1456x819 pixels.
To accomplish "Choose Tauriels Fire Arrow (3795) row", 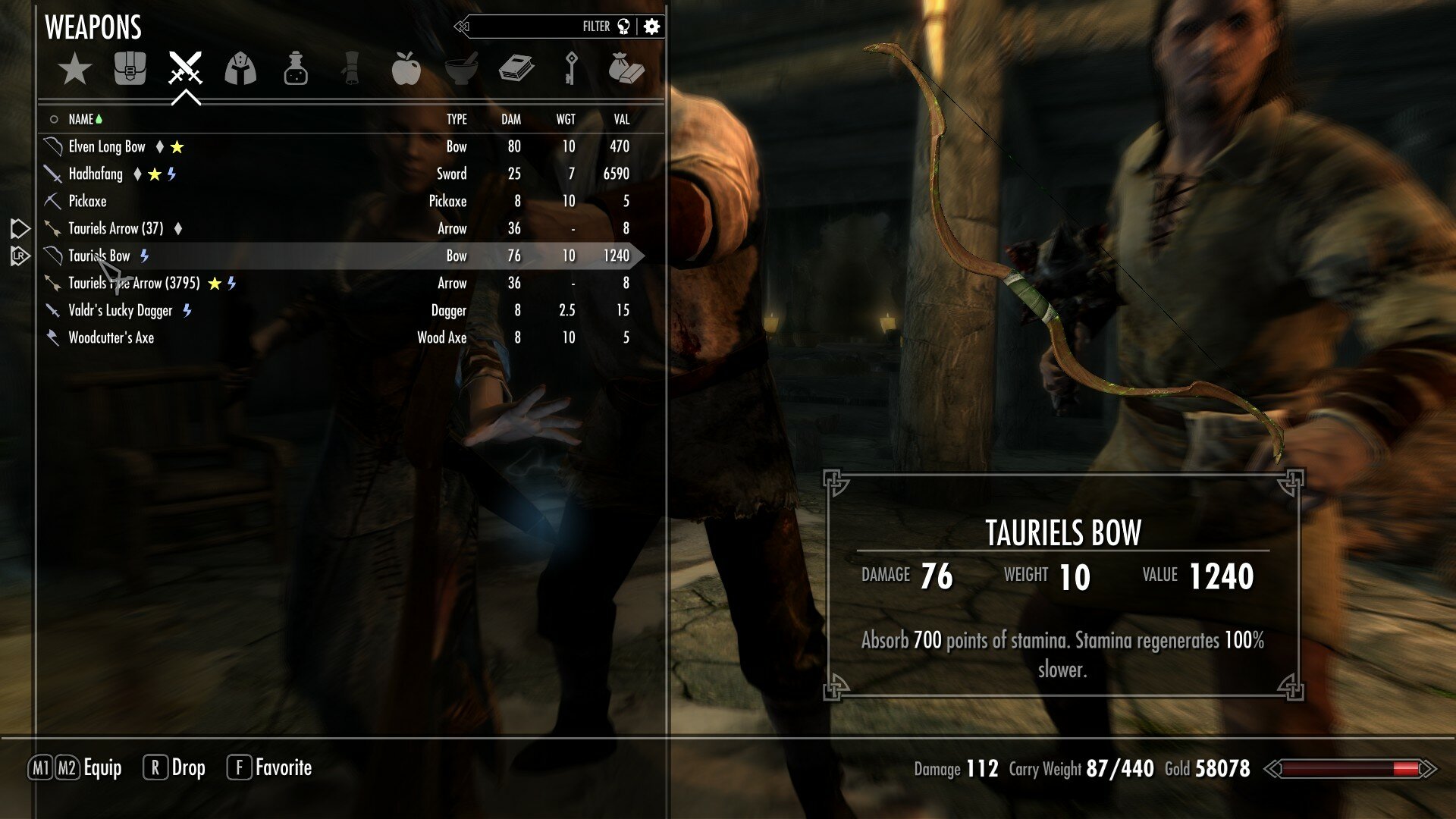I will coord(134,284).
